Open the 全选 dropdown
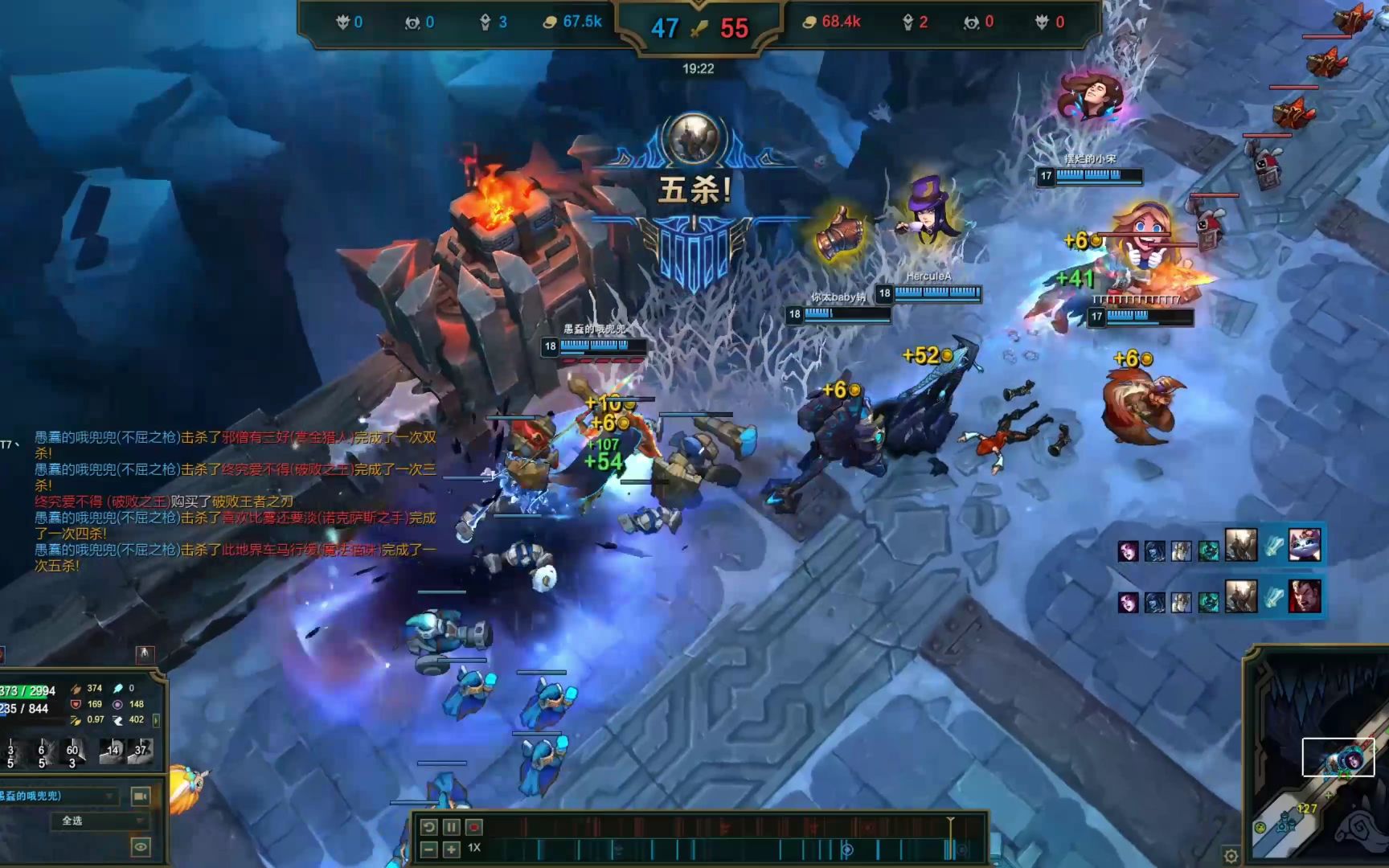The height and width of the screenshot is (868, 1389). coord(100,821)
